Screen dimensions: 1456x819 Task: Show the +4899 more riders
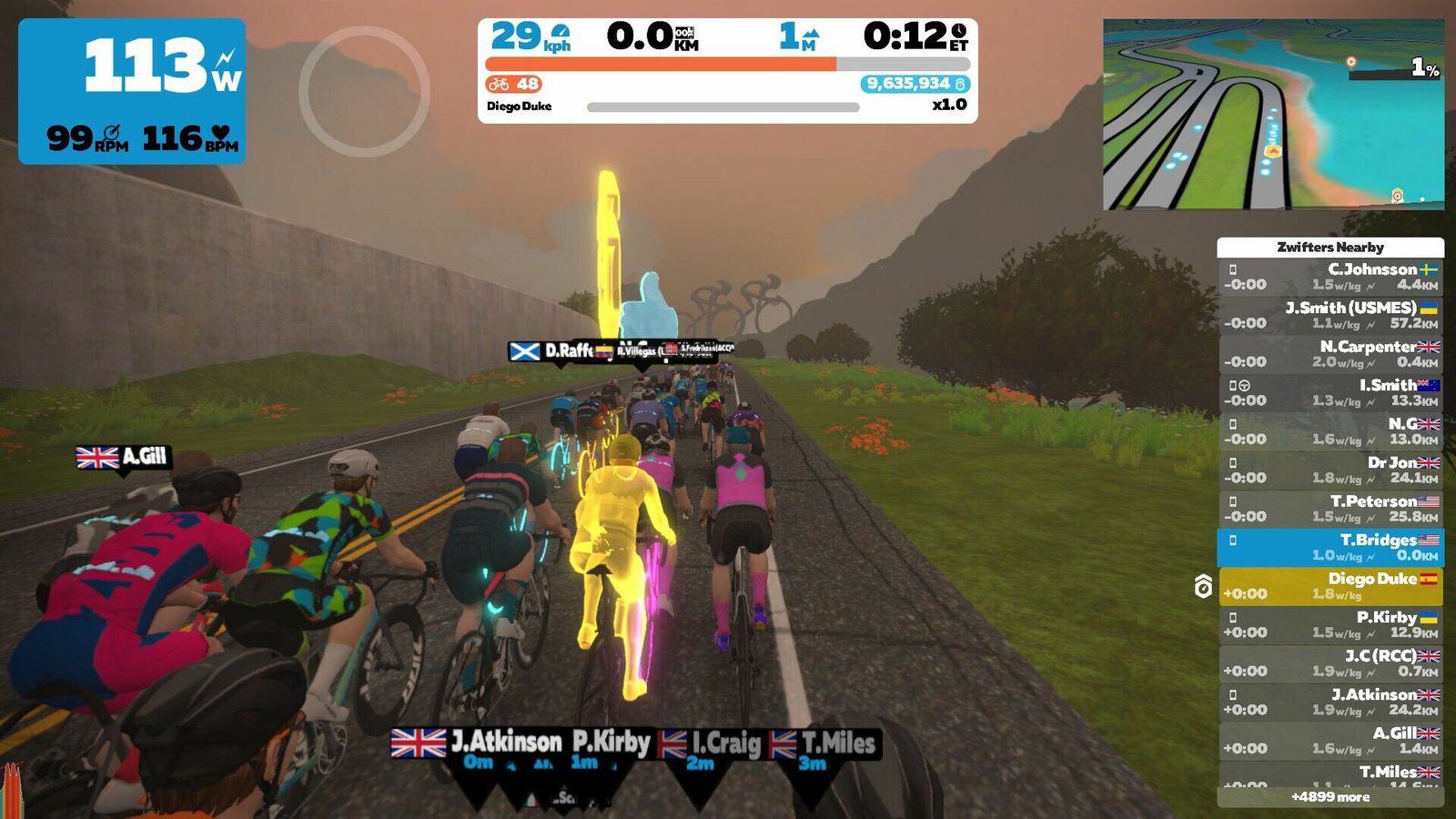point(1330,797)
